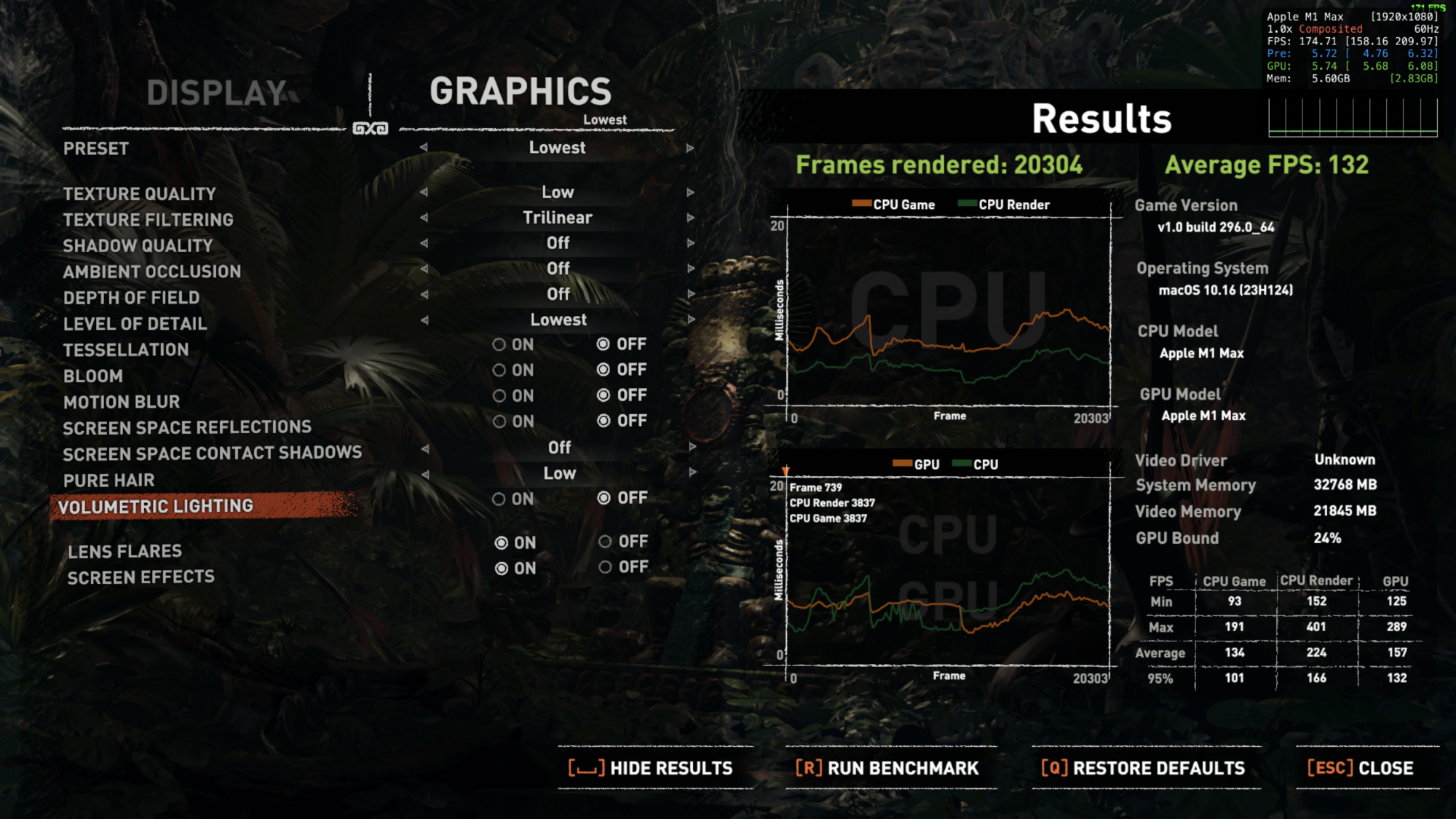Increase Texture Quality with right arrow

click(689, 193)
